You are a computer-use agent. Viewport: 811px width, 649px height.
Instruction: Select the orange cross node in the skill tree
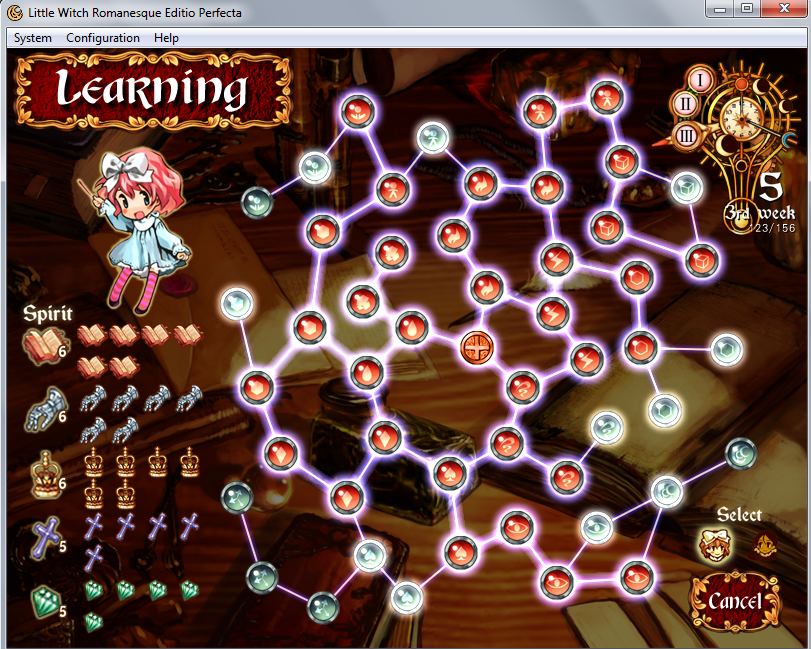(477, 348)
